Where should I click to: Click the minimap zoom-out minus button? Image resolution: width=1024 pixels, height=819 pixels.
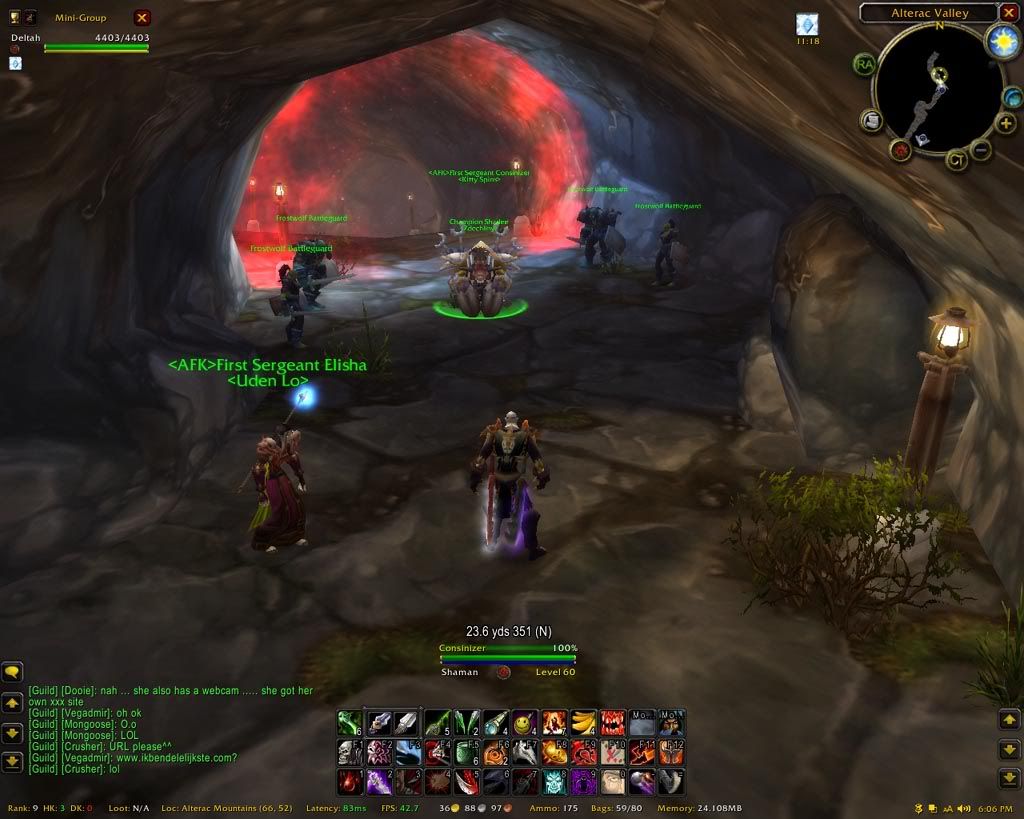tap(981, 151)
